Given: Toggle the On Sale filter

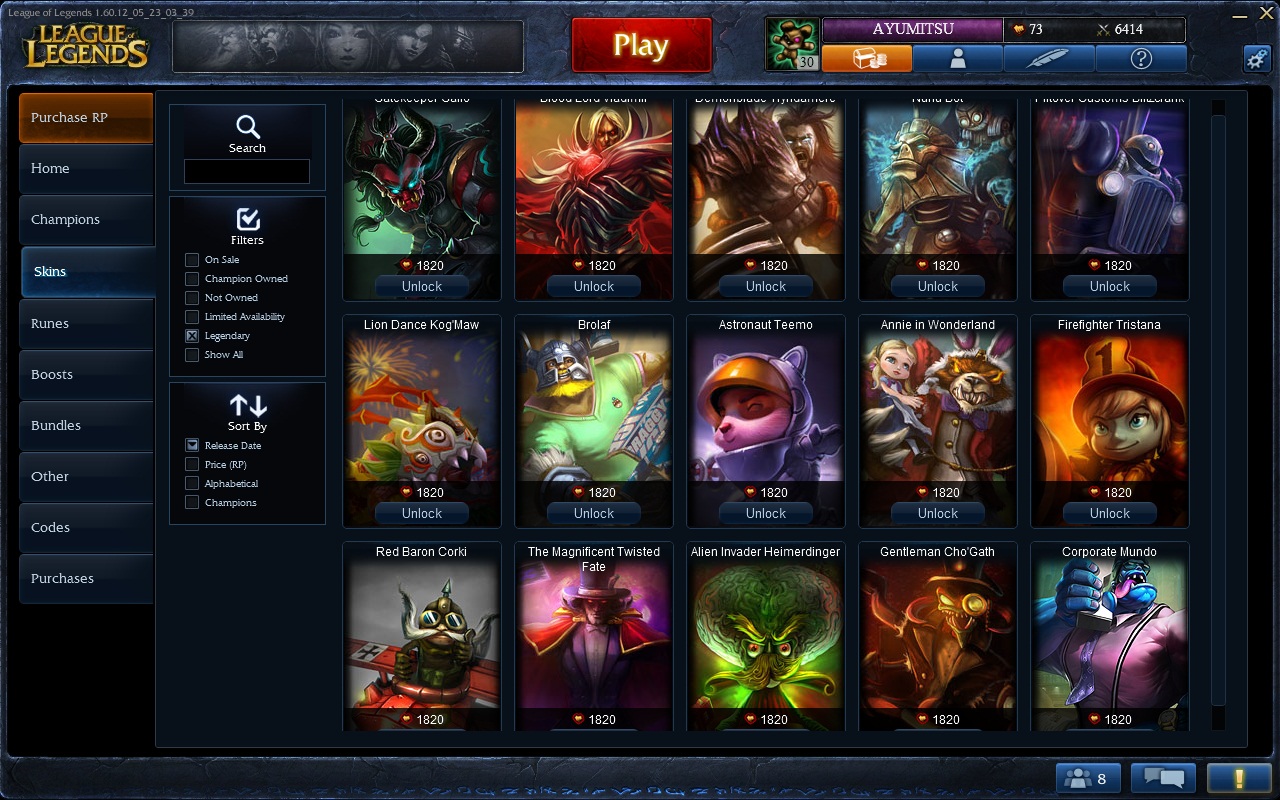Looking at the screenshot, I should point(192,260).
